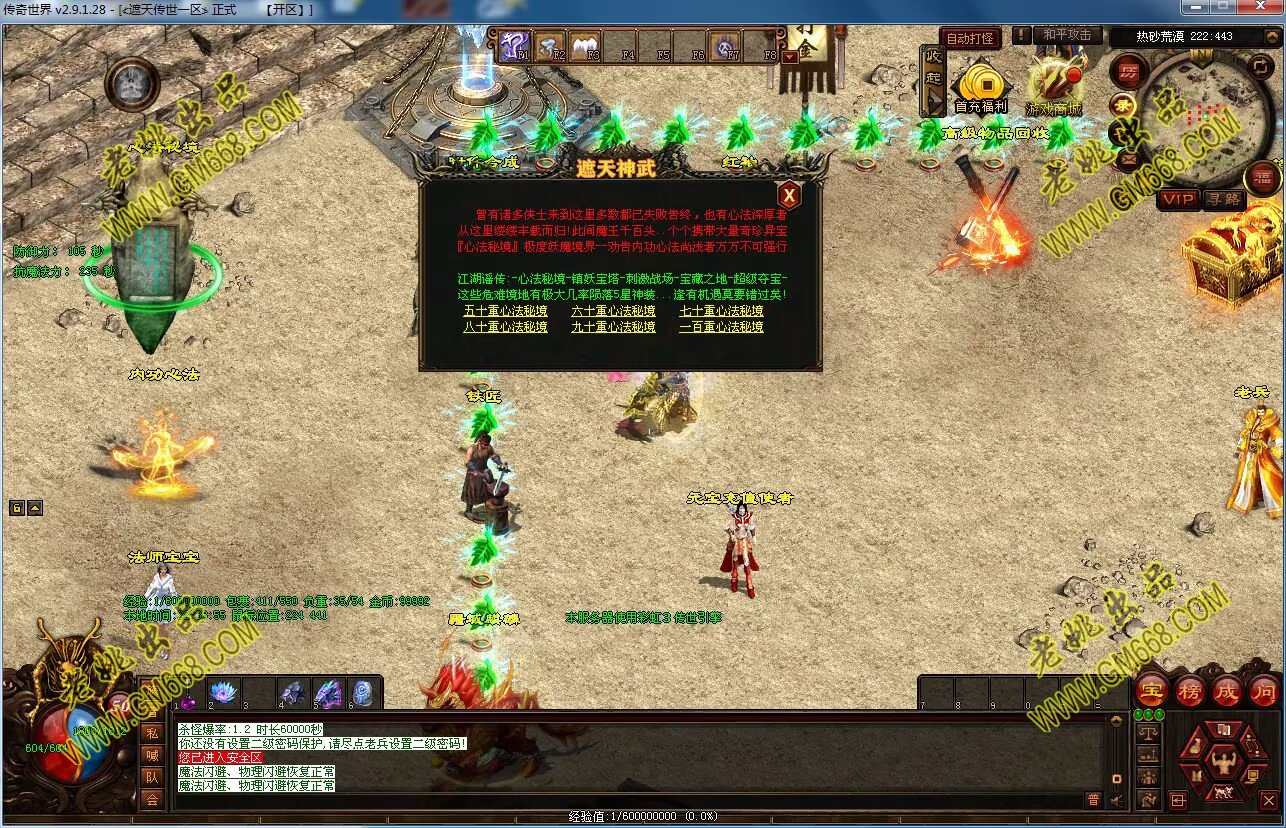Open the 宝 treasure round button

point(1152,691)
